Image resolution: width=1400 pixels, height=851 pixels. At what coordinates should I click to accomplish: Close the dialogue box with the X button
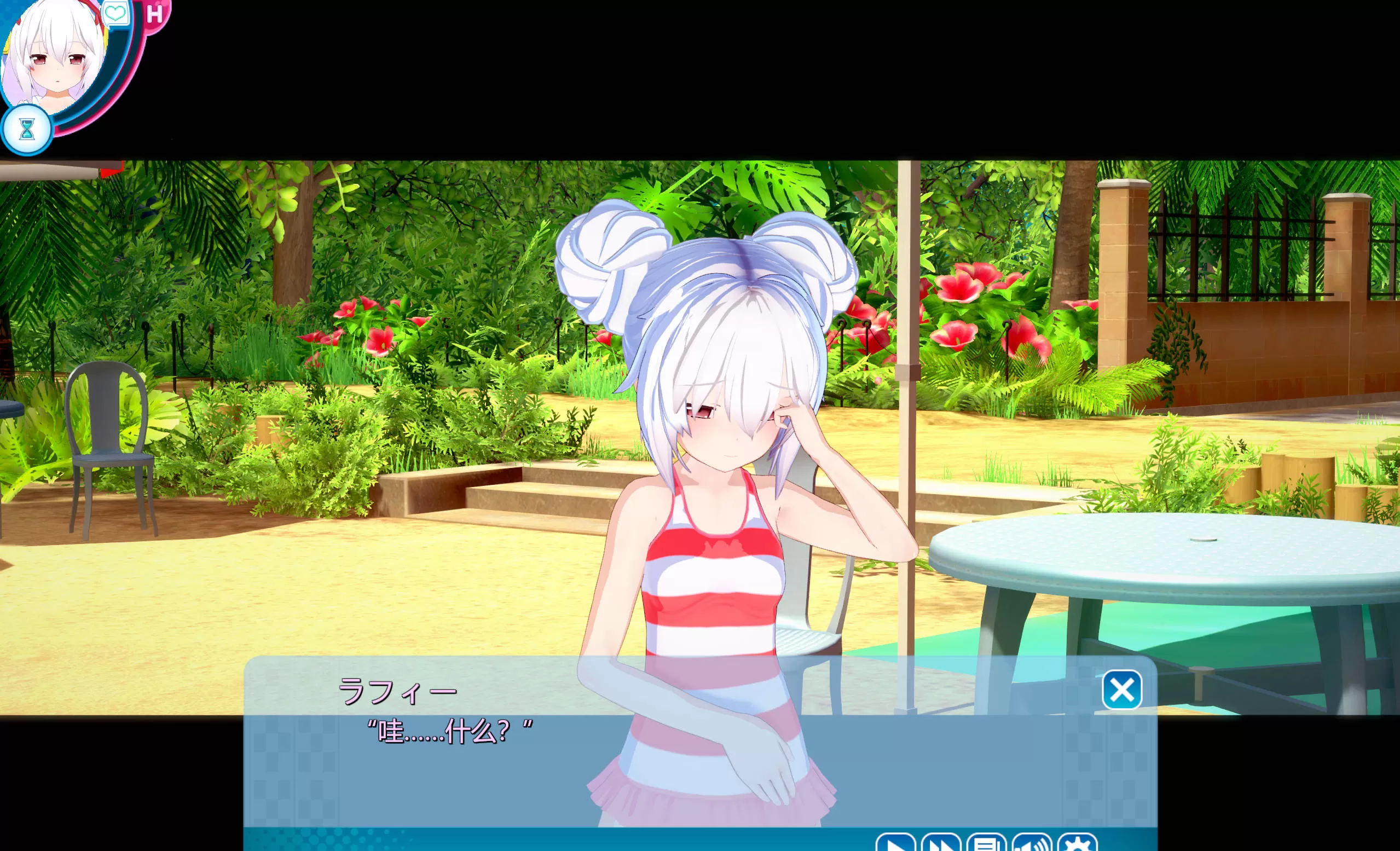tap(1121, 690)
